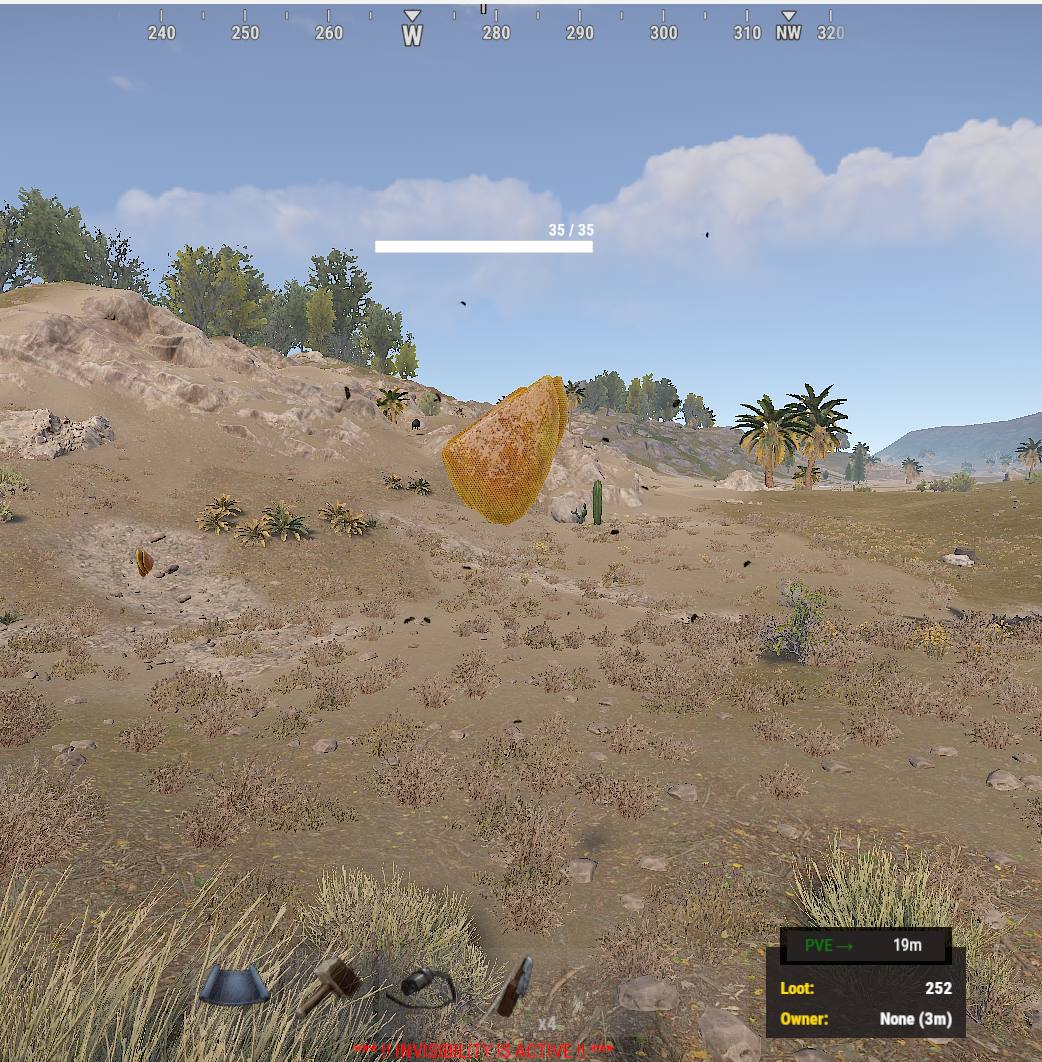Choose the knife stack marked x4

pos(517,987)
